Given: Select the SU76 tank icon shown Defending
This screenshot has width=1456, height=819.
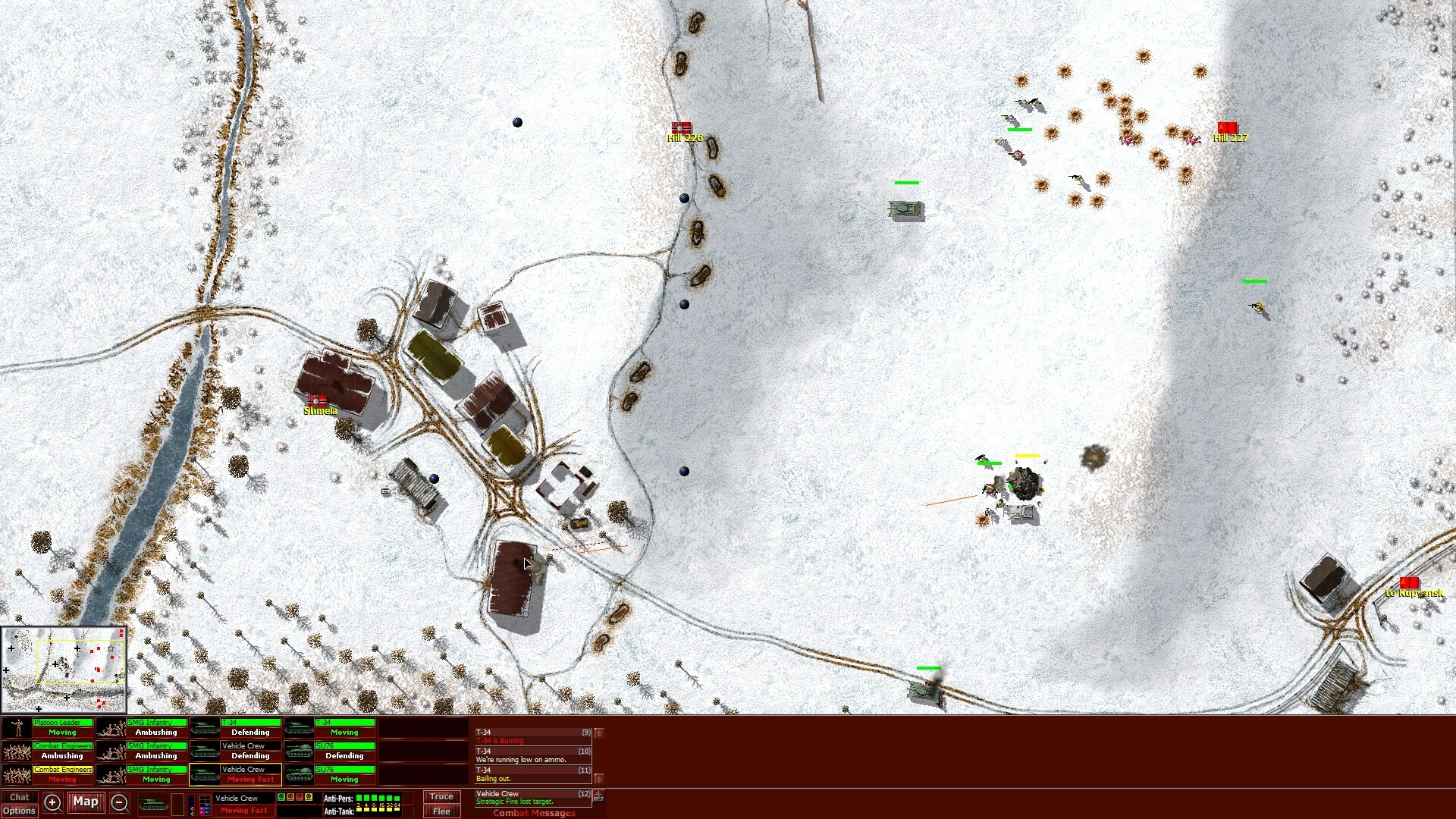Looking at the screenshot, I should (x=300, y=751).
